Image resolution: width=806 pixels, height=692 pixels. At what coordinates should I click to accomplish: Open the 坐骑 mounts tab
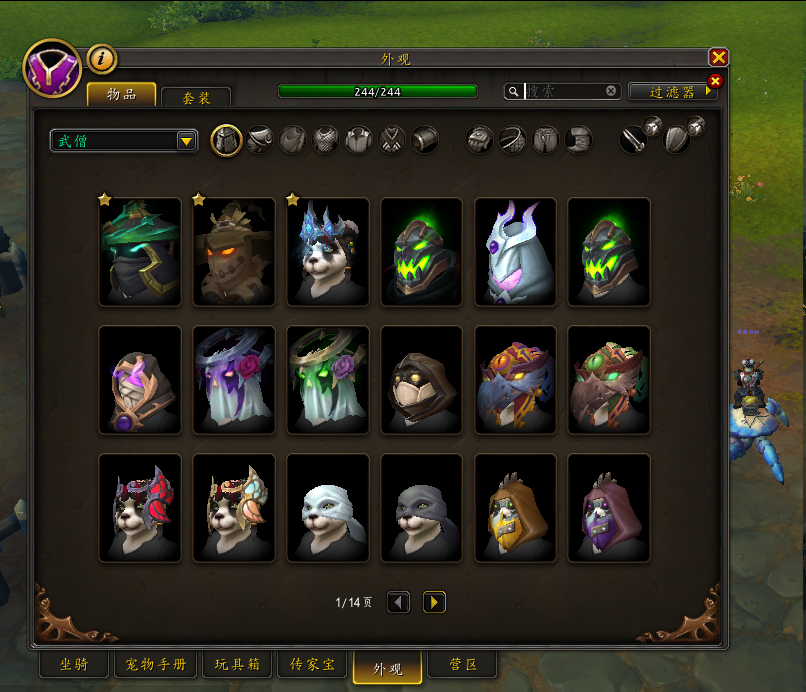(x=72, y=664)
